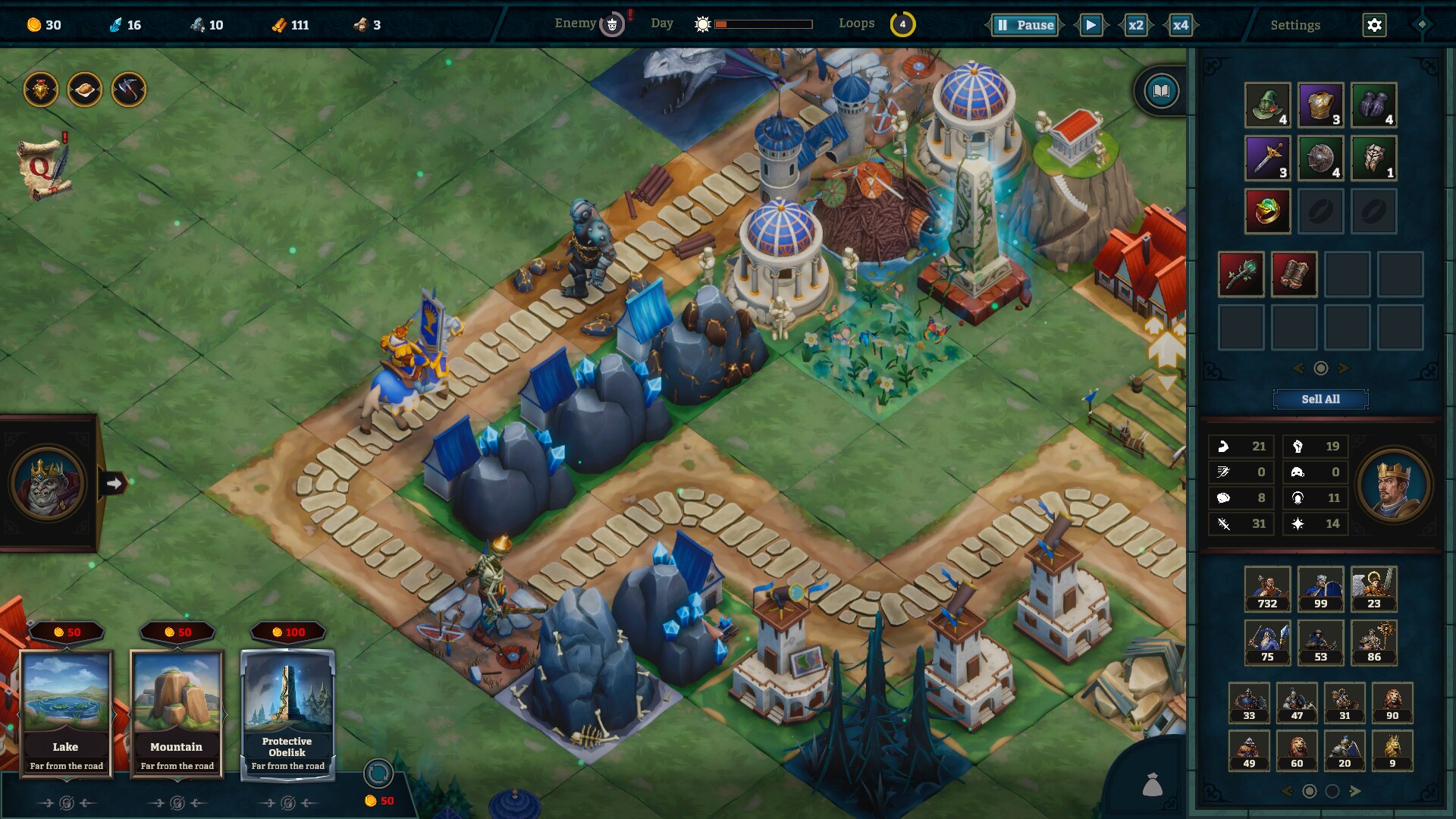
Task: Open the Settings gear
Action: [x=1374, y=25]
